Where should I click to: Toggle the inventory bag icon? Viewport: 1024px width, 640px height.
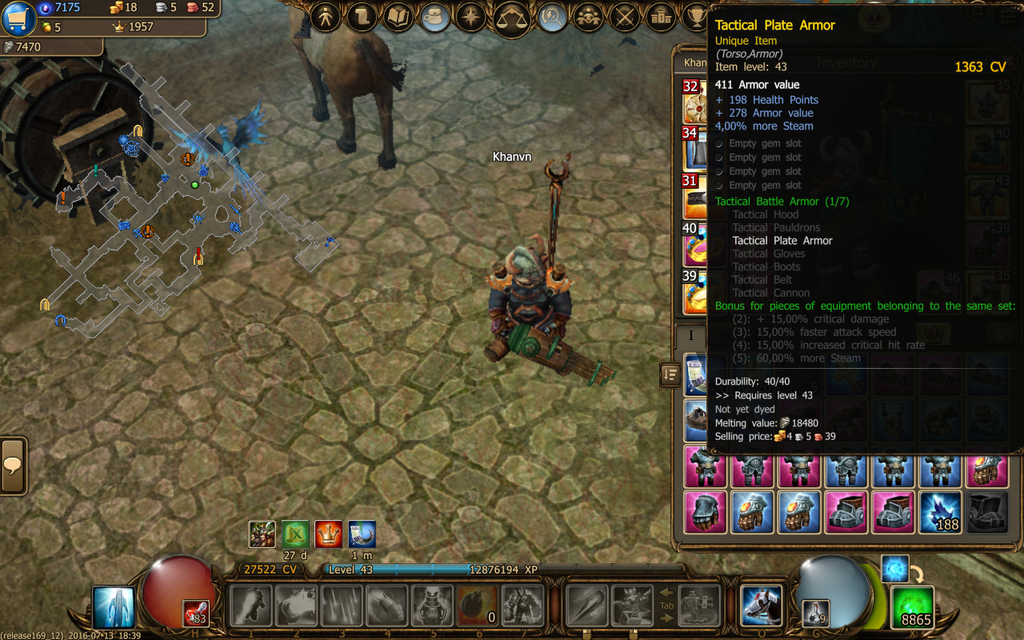(434, 17)
